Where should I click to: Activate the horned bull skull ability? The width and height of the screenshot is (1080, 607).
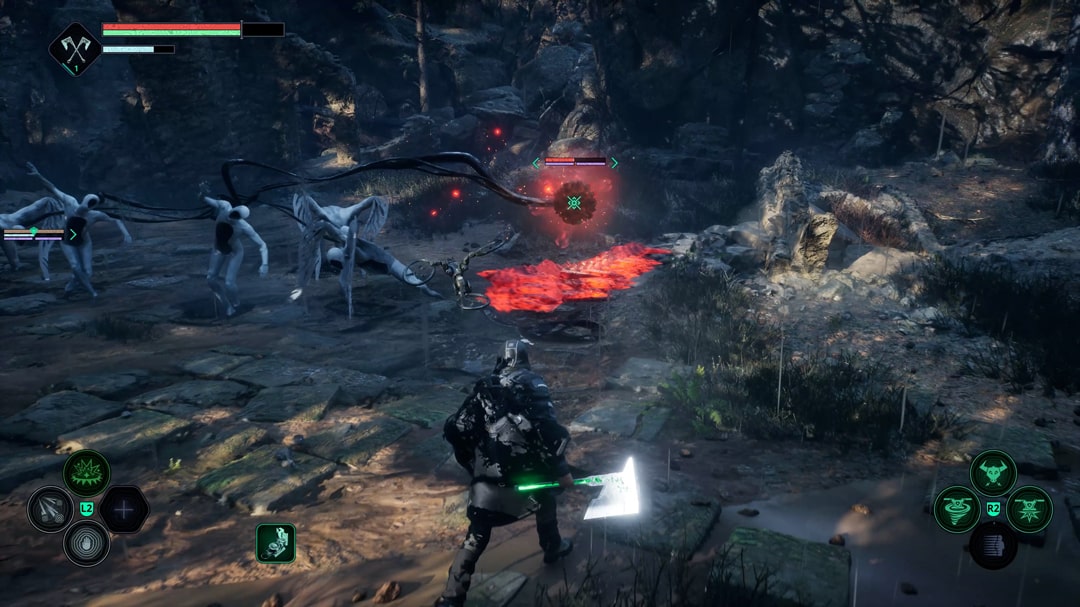pos(993,473)
